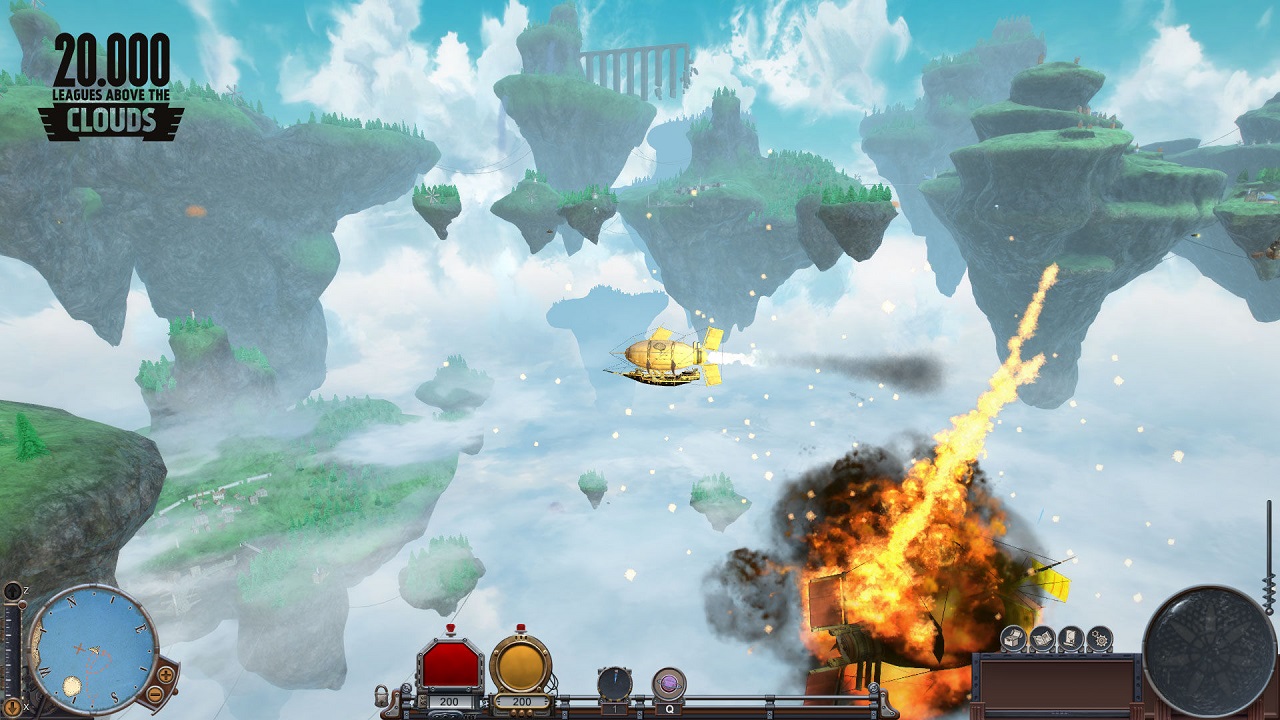Viewport: 1280px width, 720px height.
Task: Select the purple planet ability slot
Action: tap(668, 684)
